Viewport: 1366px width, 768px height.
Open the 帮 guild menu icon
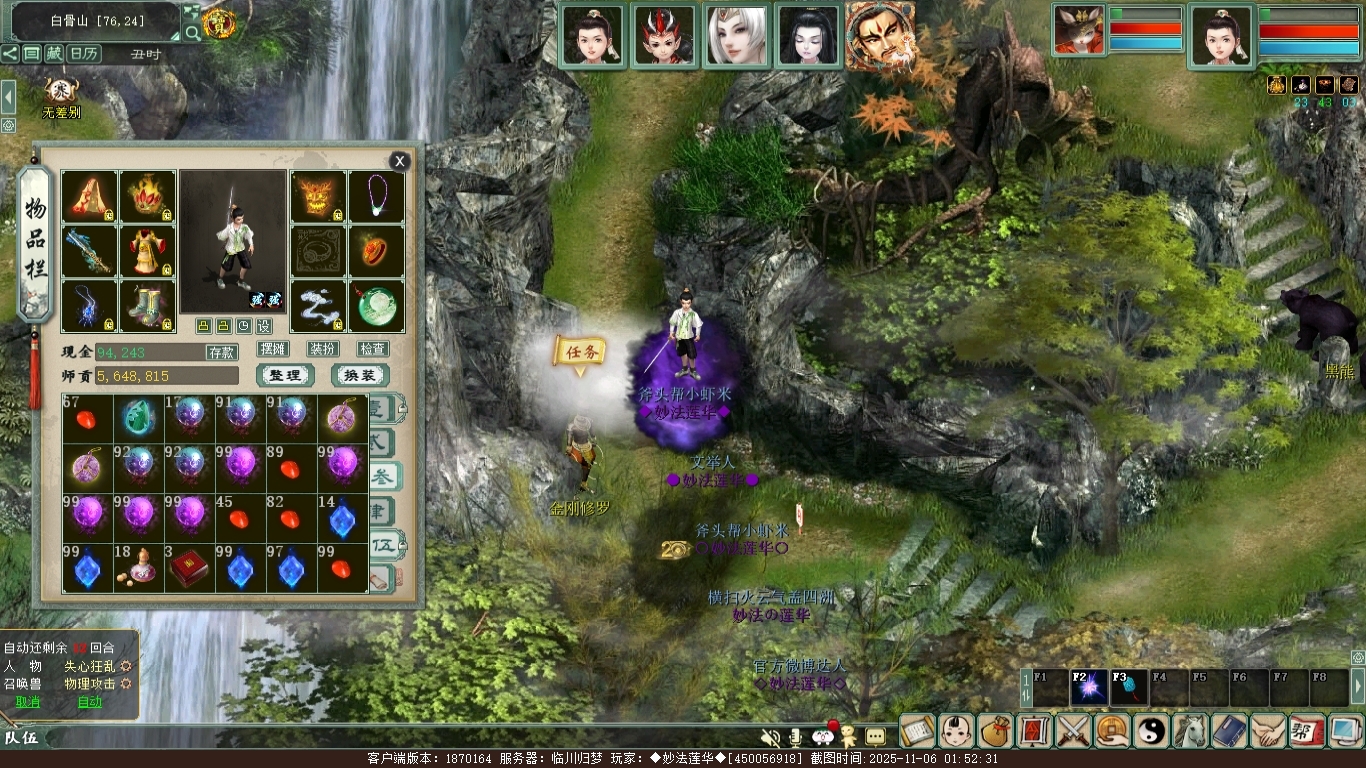[x=1306, y=731]
